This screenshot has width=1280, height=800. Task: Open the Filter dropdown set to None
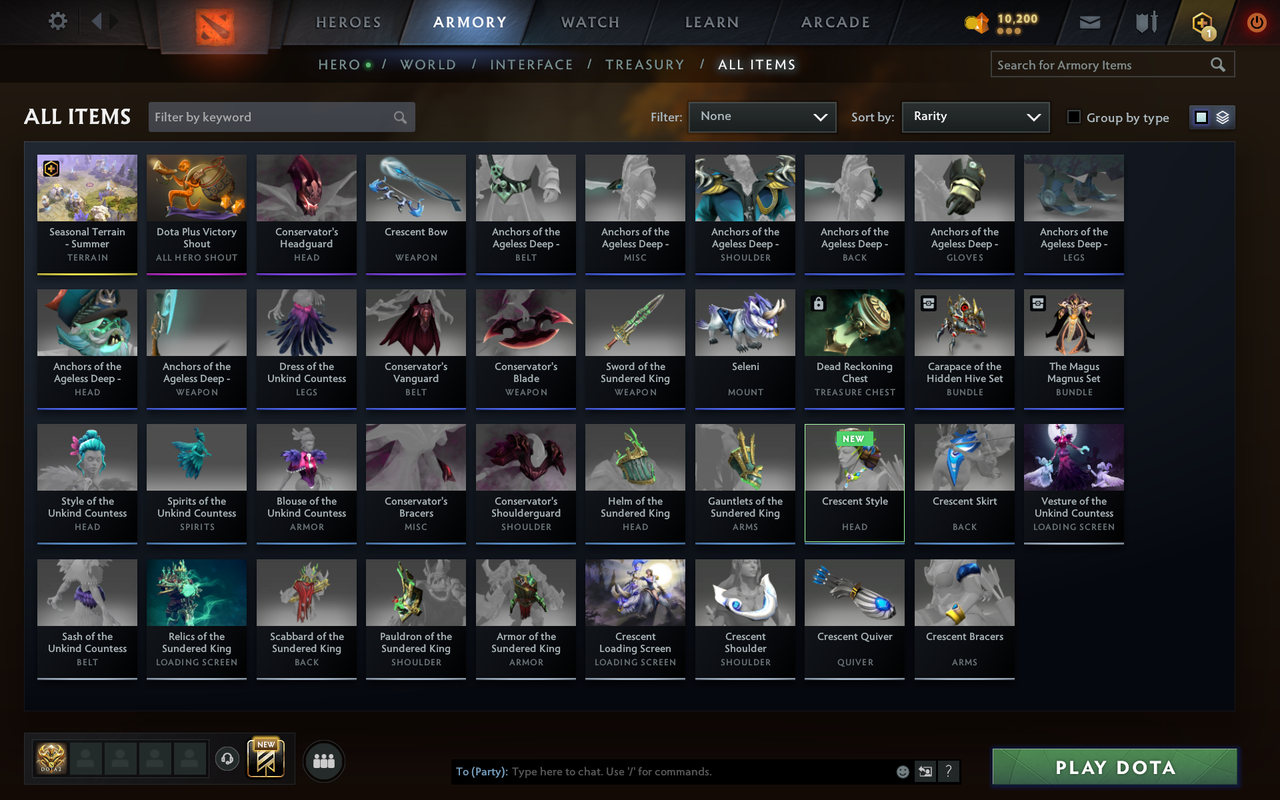(762, 117)
